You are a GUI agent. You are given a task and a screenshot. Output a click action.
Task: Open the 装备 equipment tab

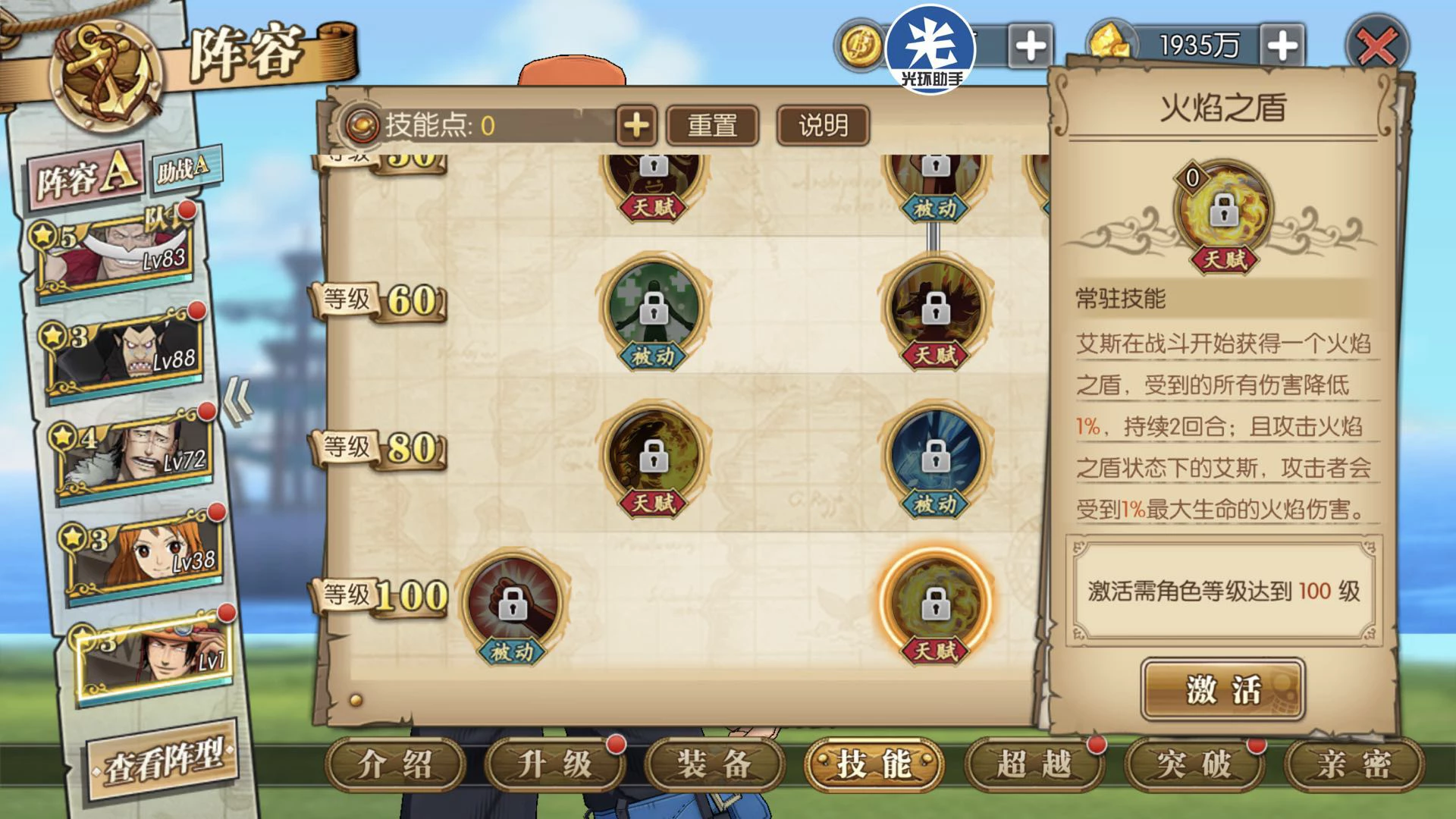(x=714, y=764)
